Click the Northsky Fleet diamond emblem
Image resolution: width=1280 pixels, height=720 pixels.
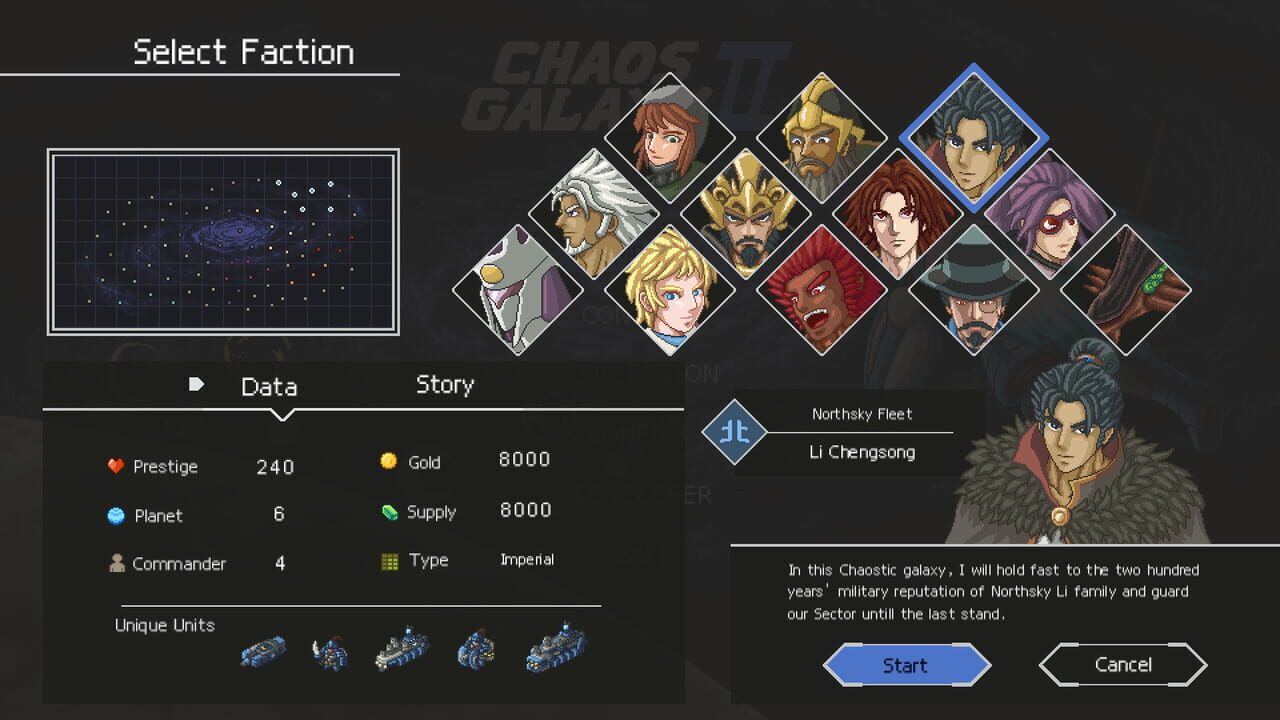735,433
